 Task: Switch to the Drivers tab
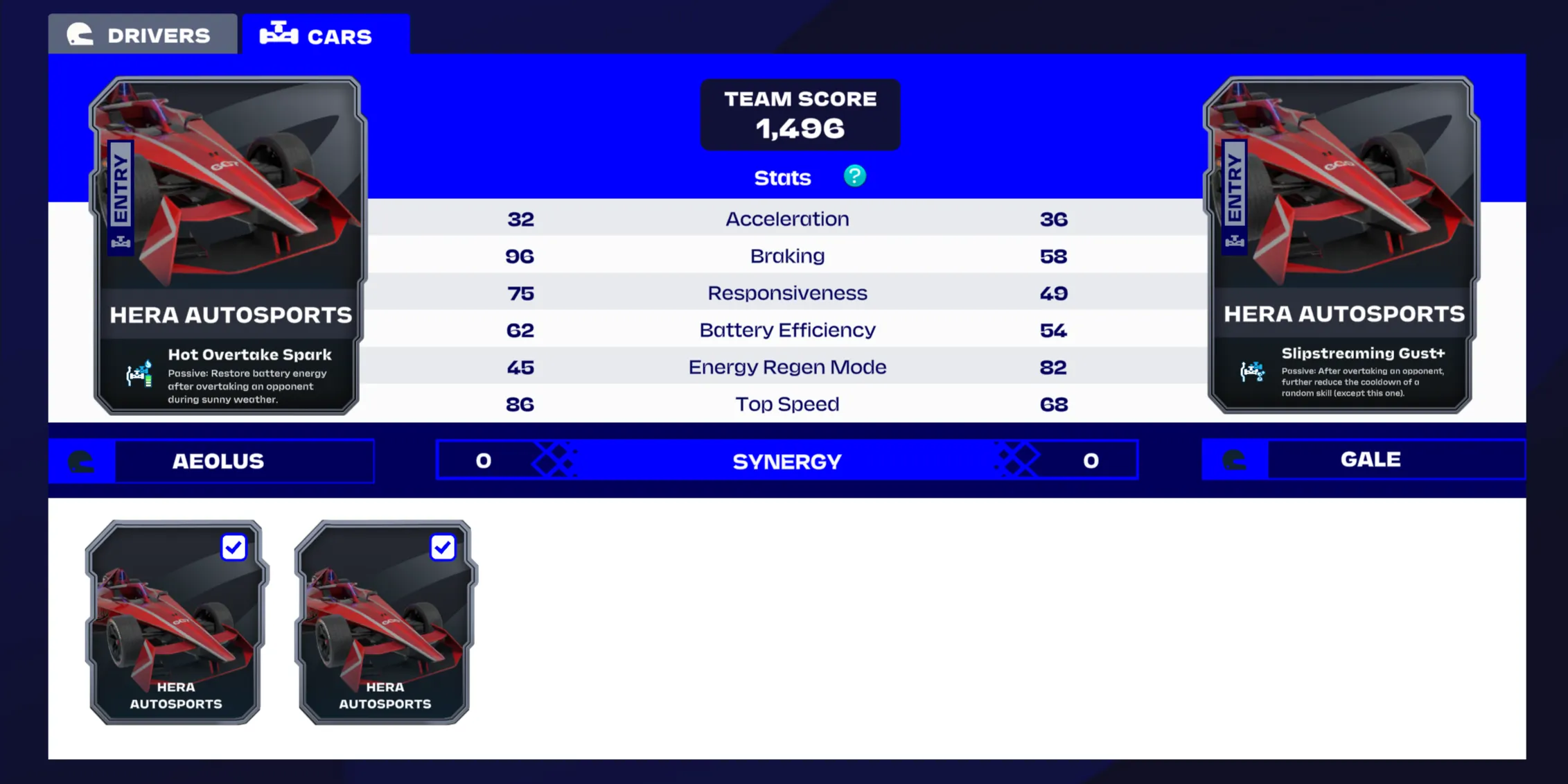point(142,35)
